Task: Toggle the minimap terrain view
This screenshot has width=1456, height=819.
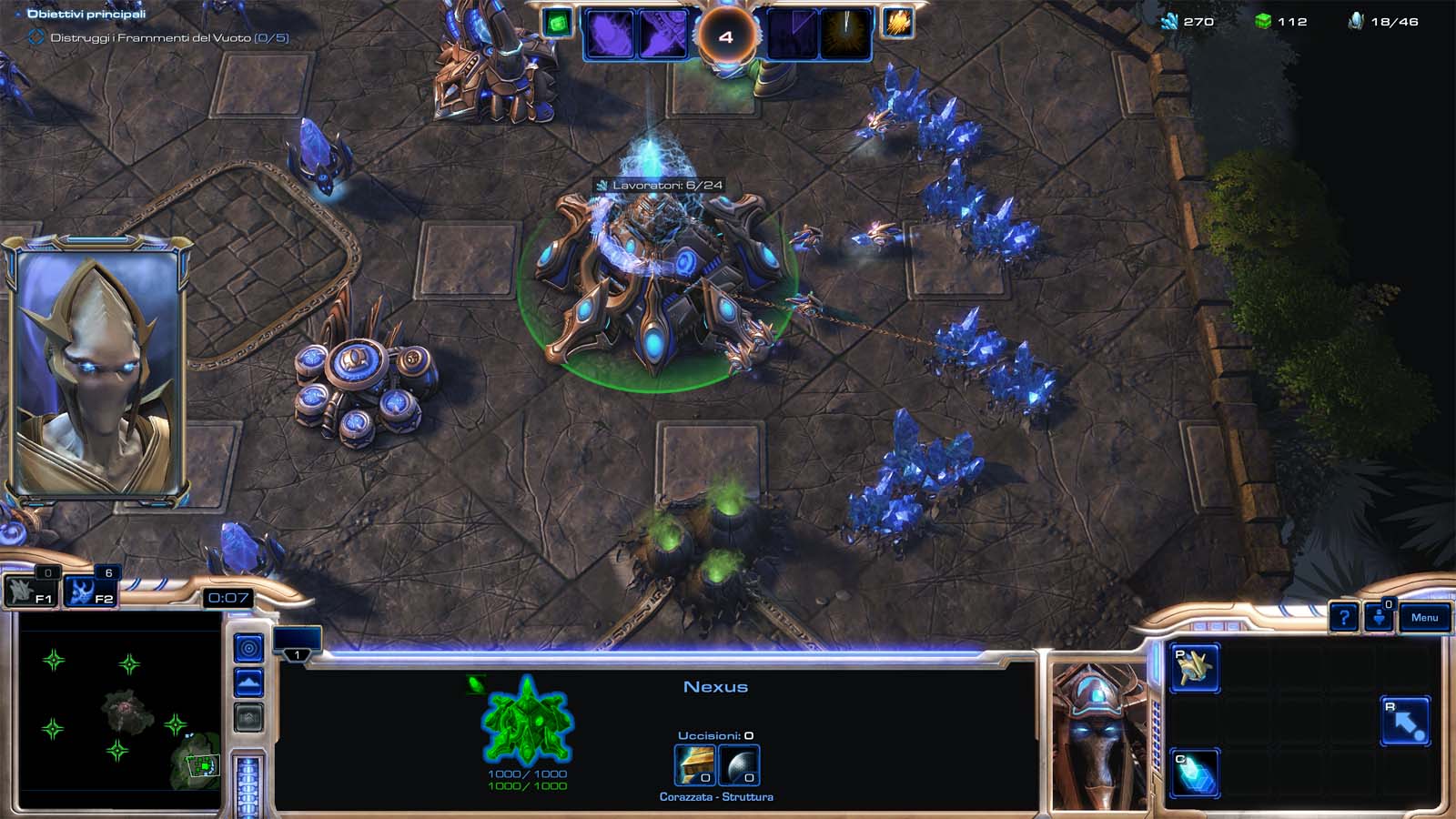Action: (x=248, y=682)
